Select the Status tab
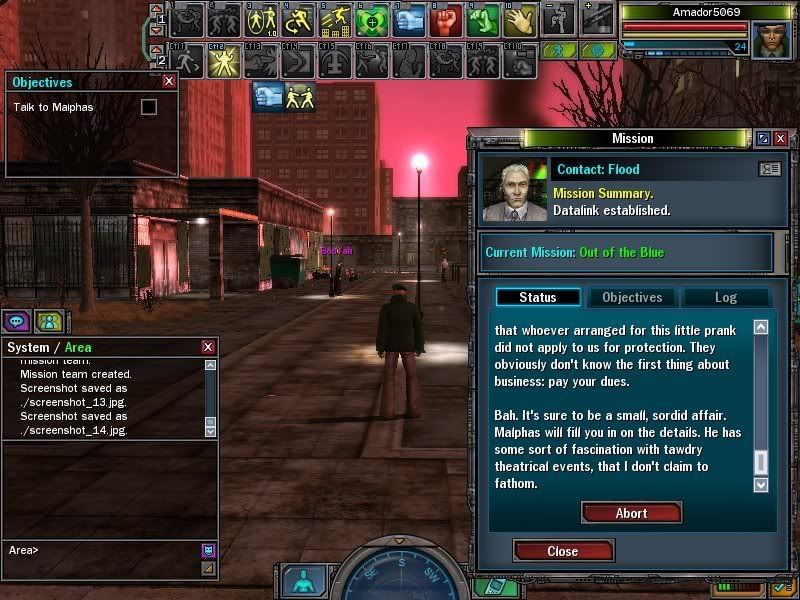The width and height of the screenshot is (800, 600). point(537,297)
